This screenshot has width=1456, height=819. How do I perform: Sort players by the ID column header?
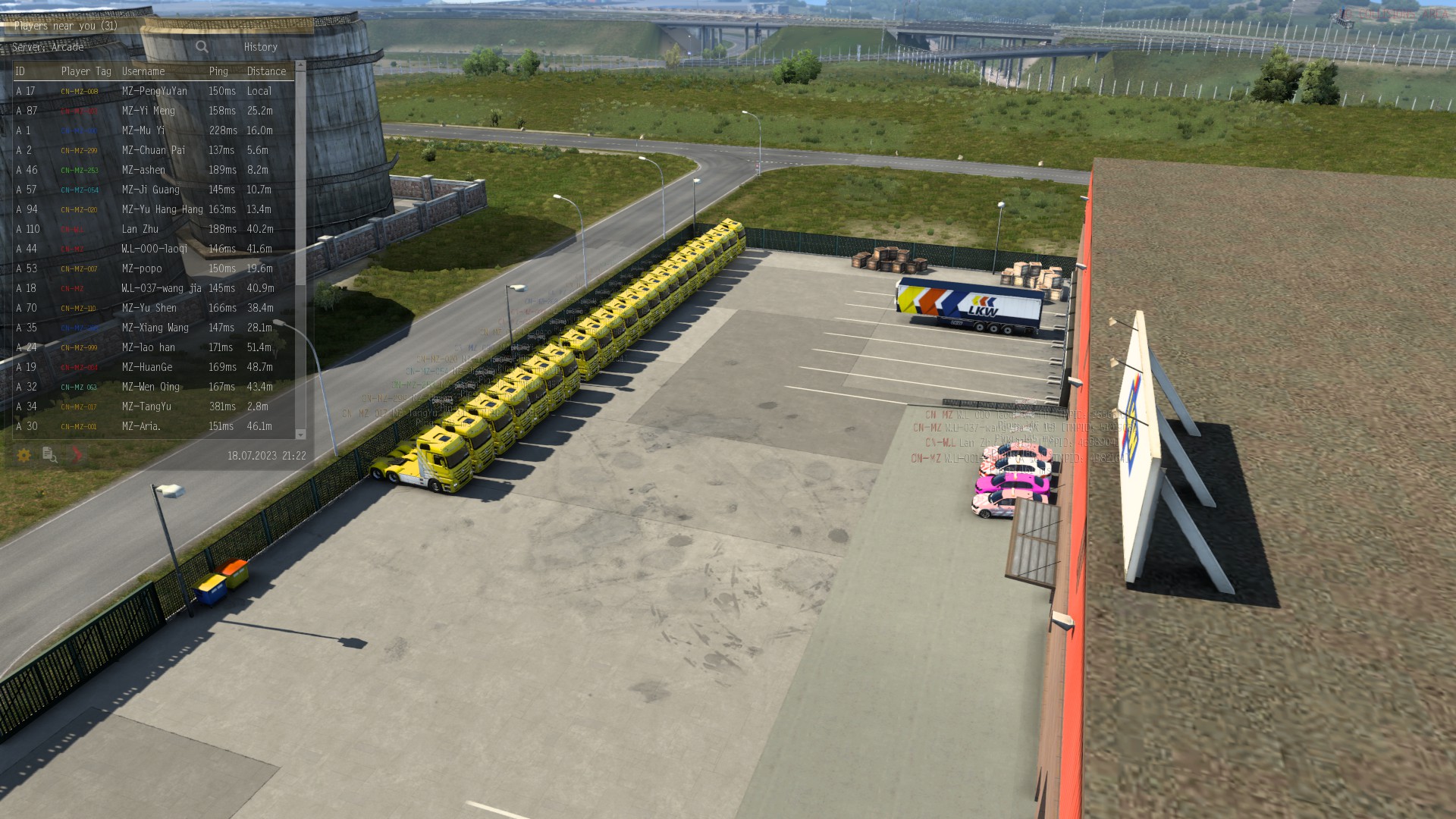(x=20, y=71)
